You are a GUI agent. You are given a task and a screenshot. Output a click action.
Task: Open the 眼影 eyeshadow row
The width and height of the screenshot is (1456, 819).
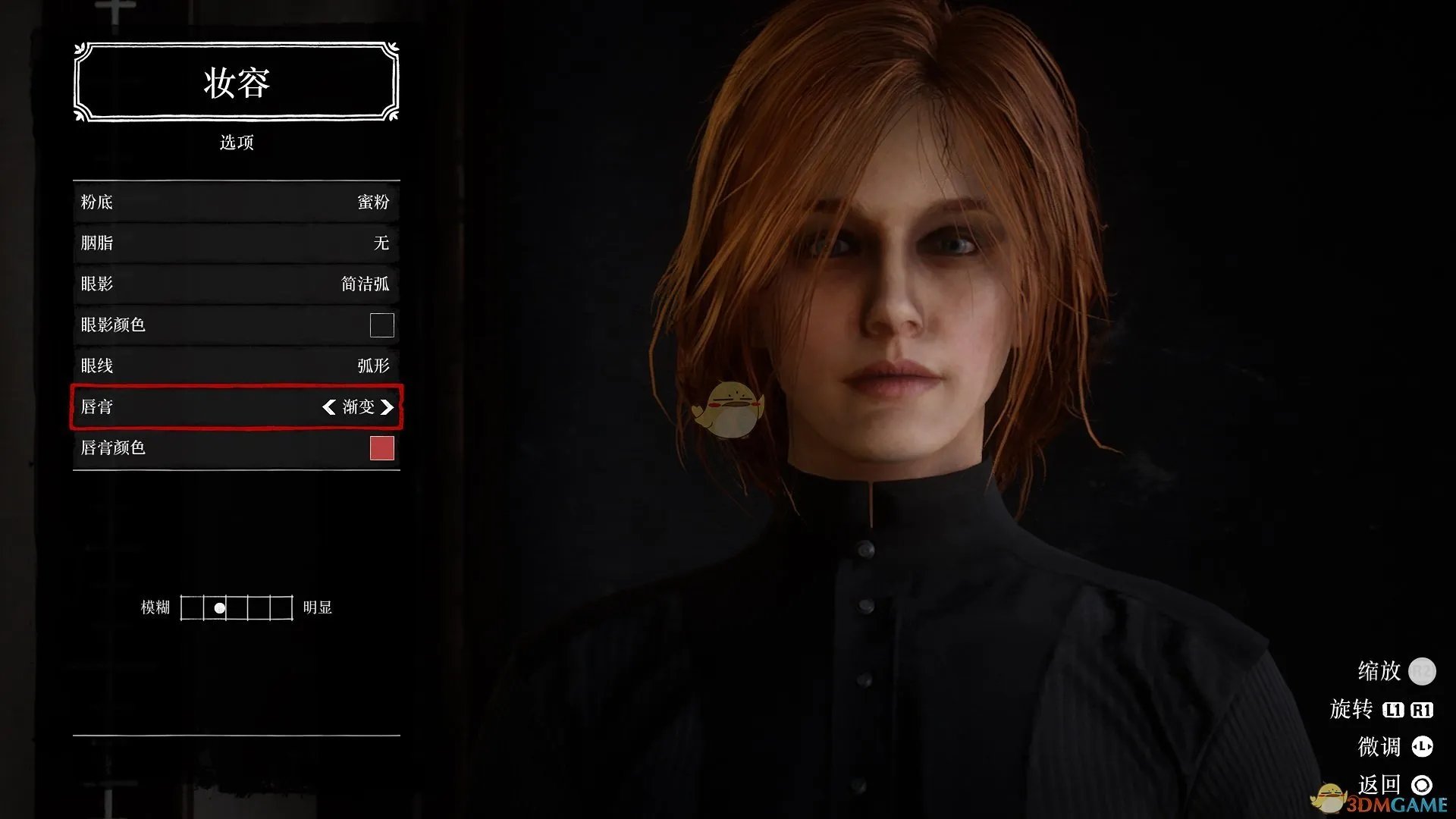[x=236, y=284]
